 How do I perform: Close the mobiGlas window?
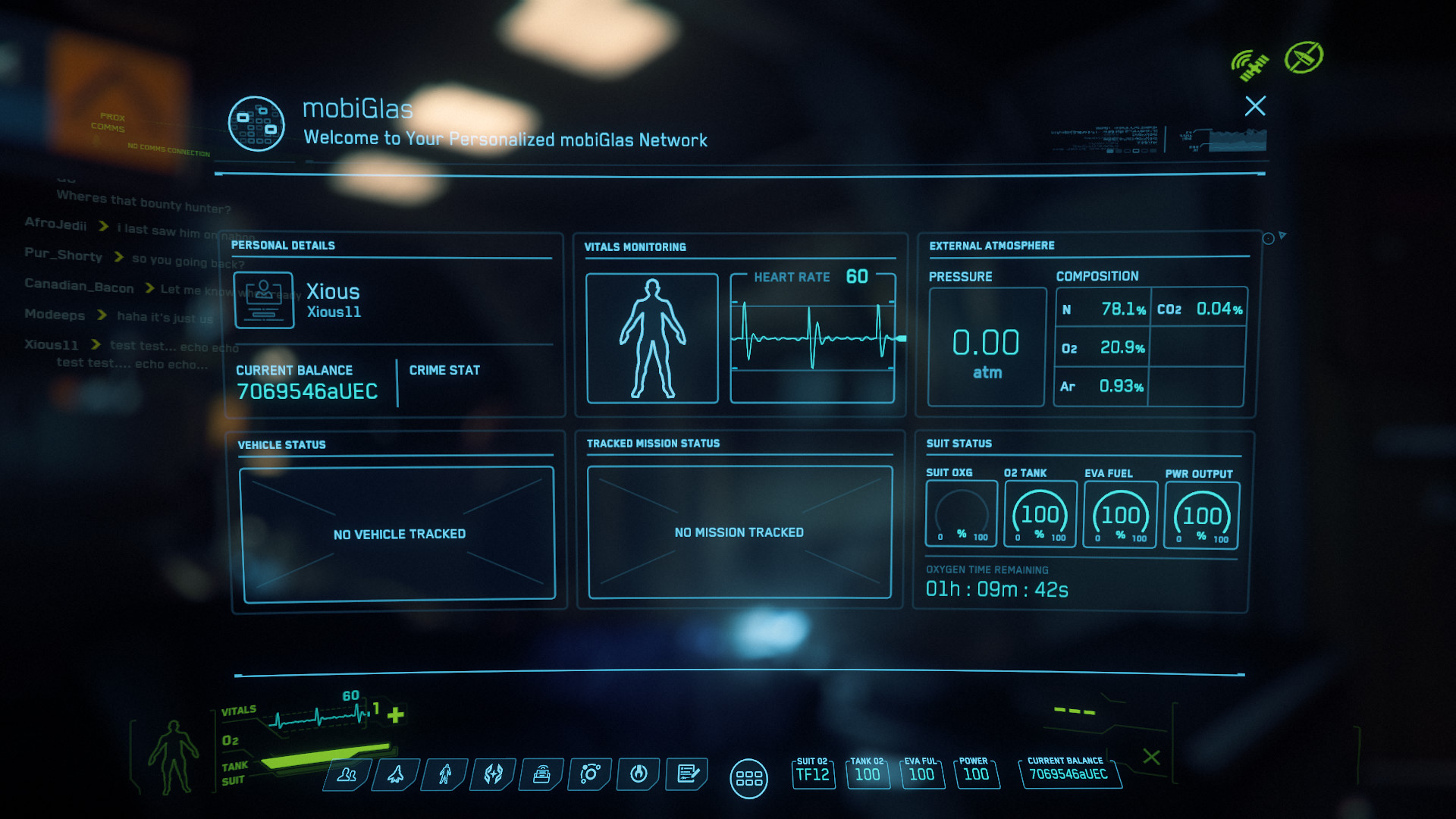(x=1255, y=106)
